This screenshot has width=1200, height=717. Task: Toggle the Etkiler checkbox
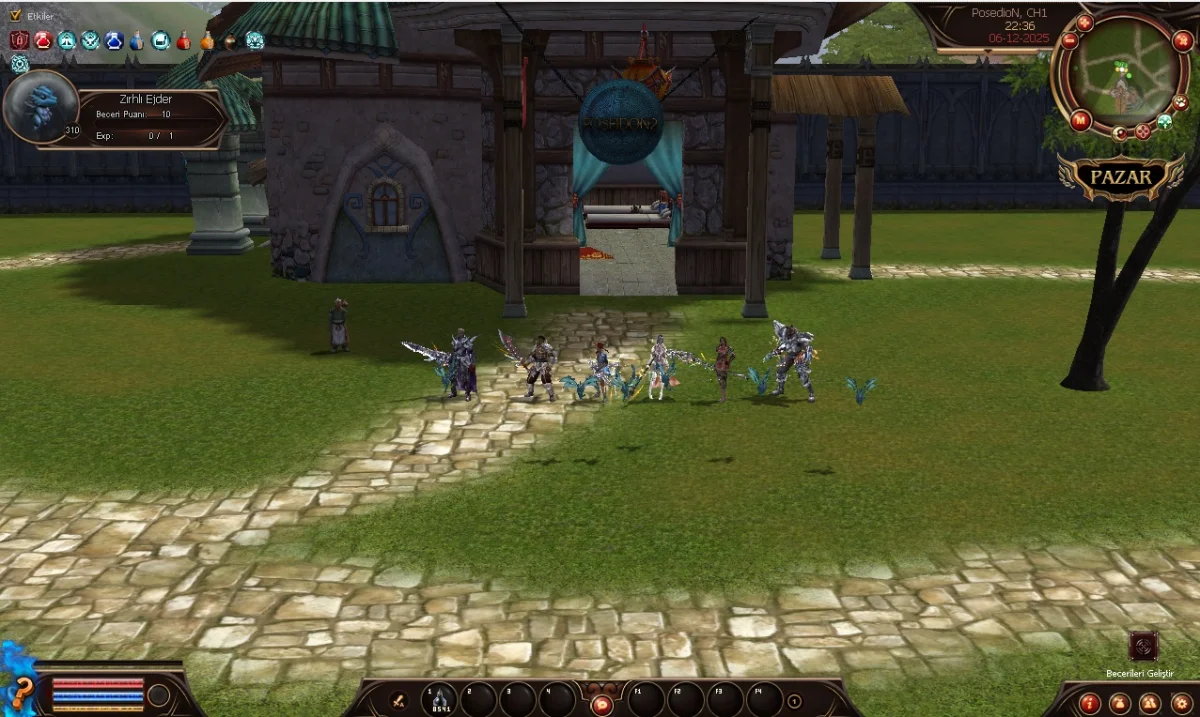pyautogui.click(x=15, y=15)
